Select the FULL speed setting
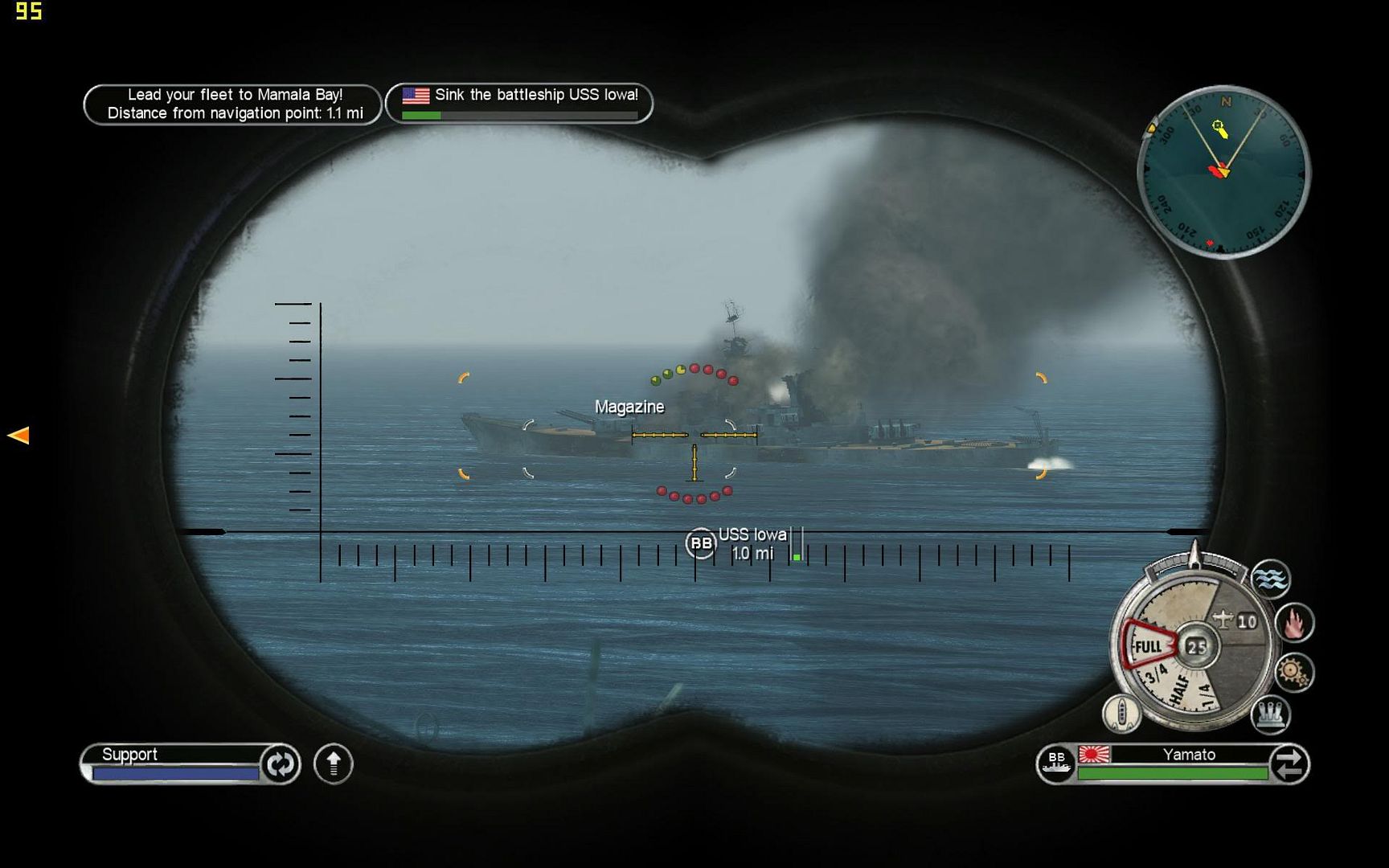The width and height of the screenshot is (1389, 868). coord(1148,646)
